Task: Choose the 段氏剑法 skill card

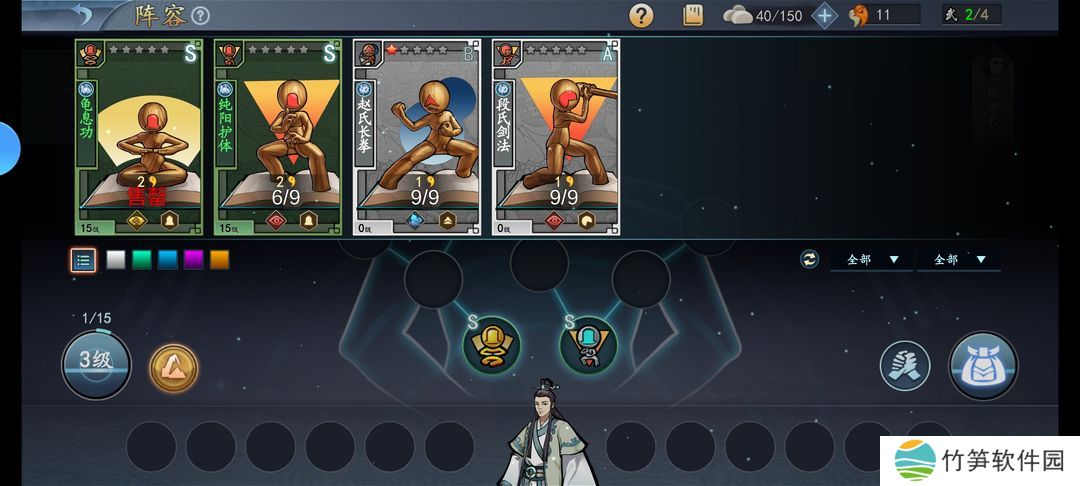Action: pyautogui.click(x=556, y=137)
